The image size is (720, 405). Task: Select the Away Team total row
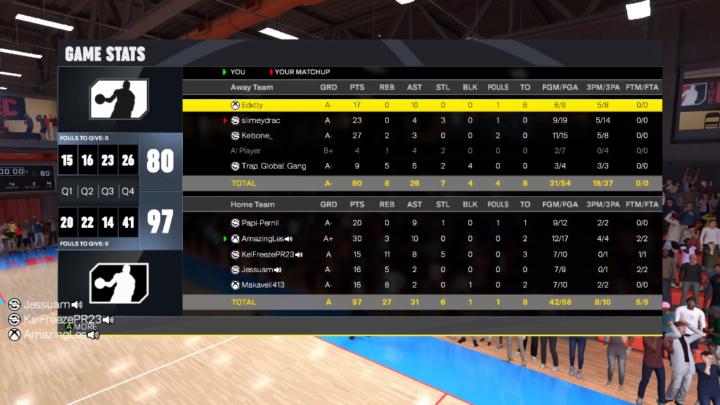[x=420, y=183]
